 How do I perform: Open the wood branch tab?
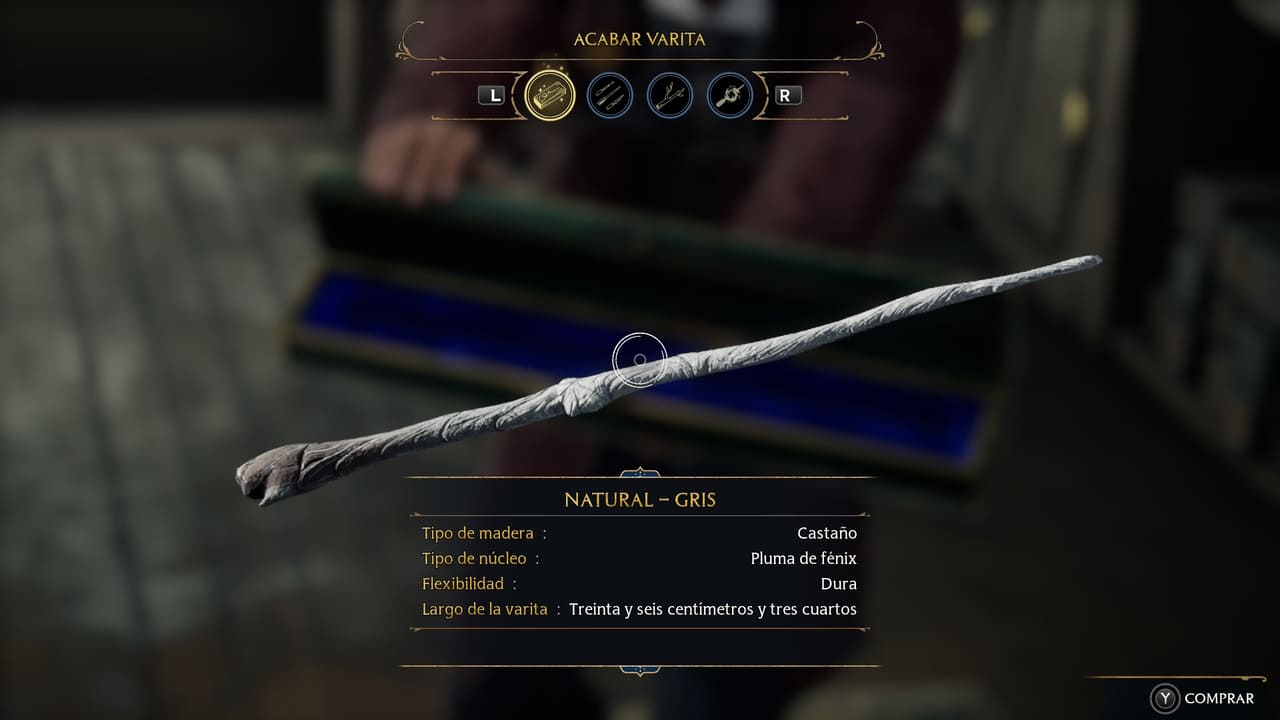pos(670,96)
